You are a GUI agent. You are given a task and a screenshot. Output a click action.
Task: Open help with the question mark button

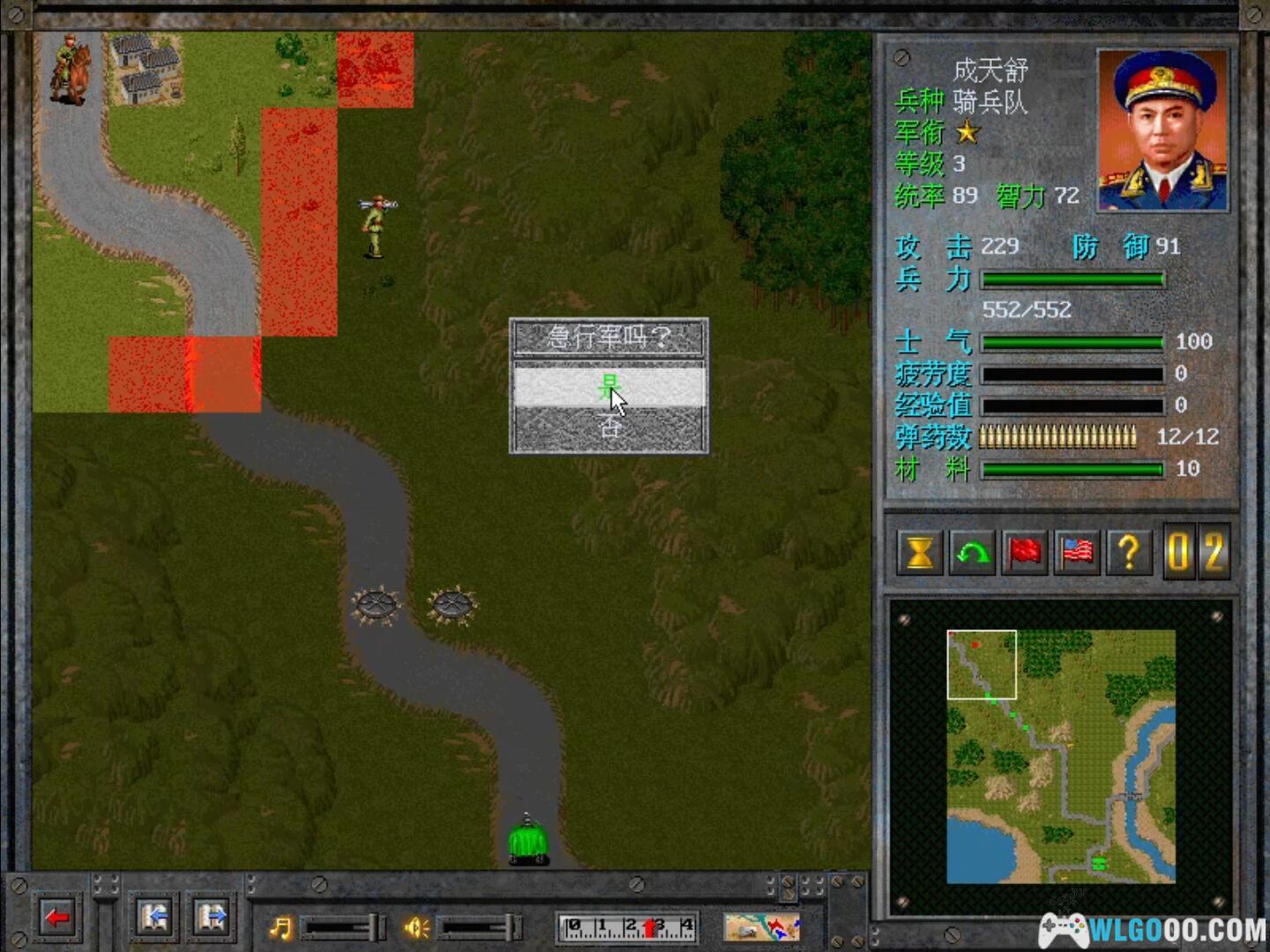(1129, 553)
